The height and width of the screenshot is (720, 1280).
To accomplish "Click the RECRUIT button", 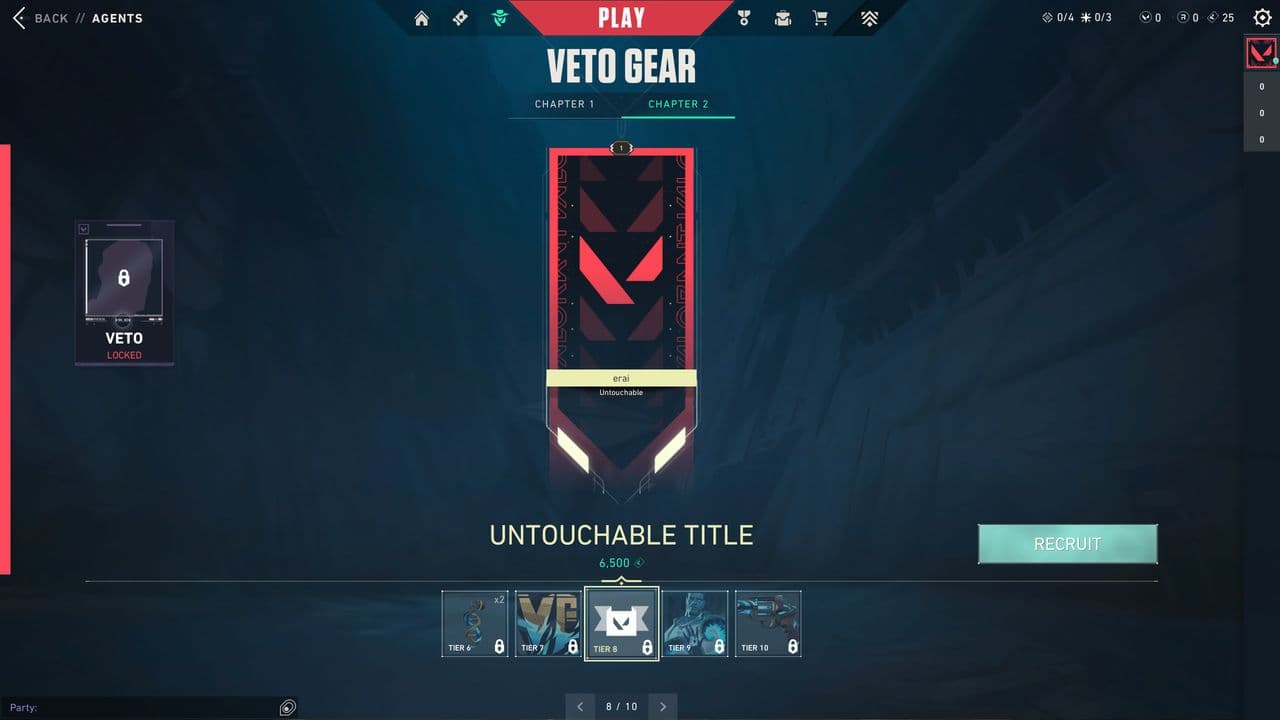I will (x=1068, y=544).
